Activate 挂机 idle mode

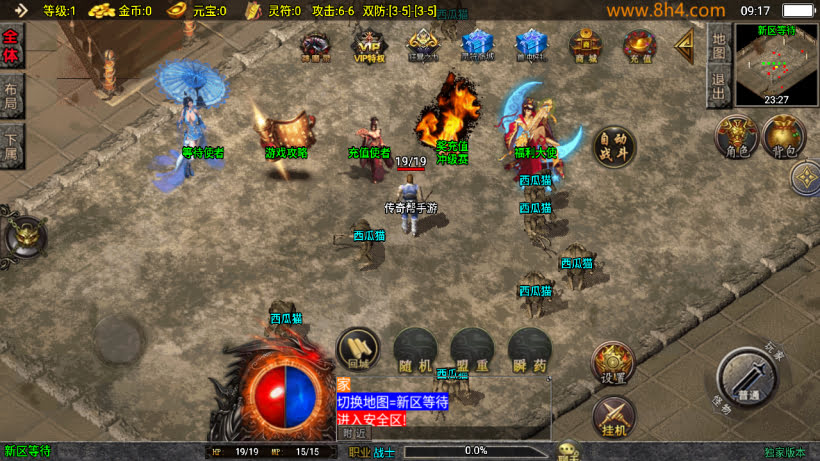(x=612, y=416)
